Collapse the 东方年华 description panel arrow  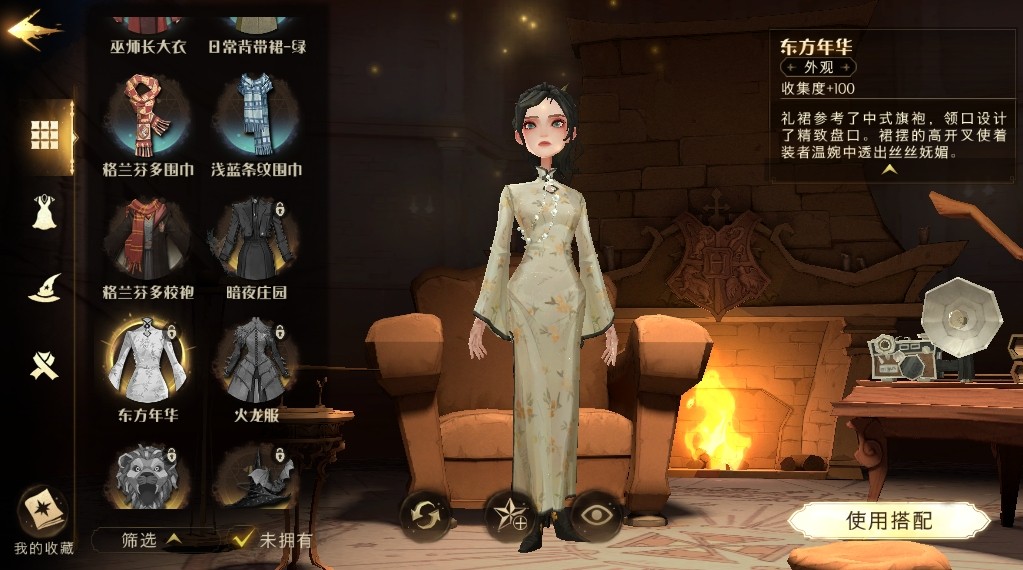click(x=888, y=170)
